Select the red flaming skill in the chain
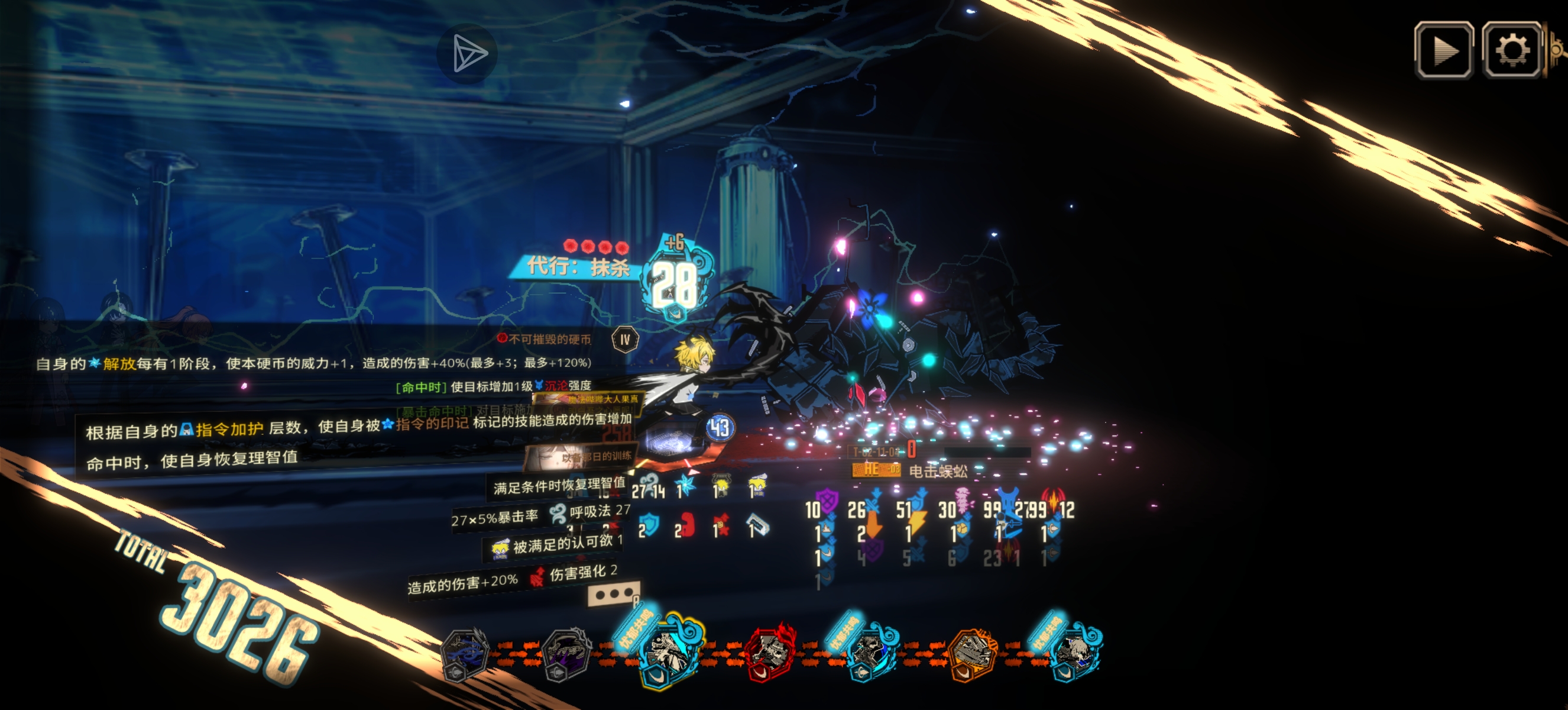This screenshot has height=710, width=1568. 769,651
